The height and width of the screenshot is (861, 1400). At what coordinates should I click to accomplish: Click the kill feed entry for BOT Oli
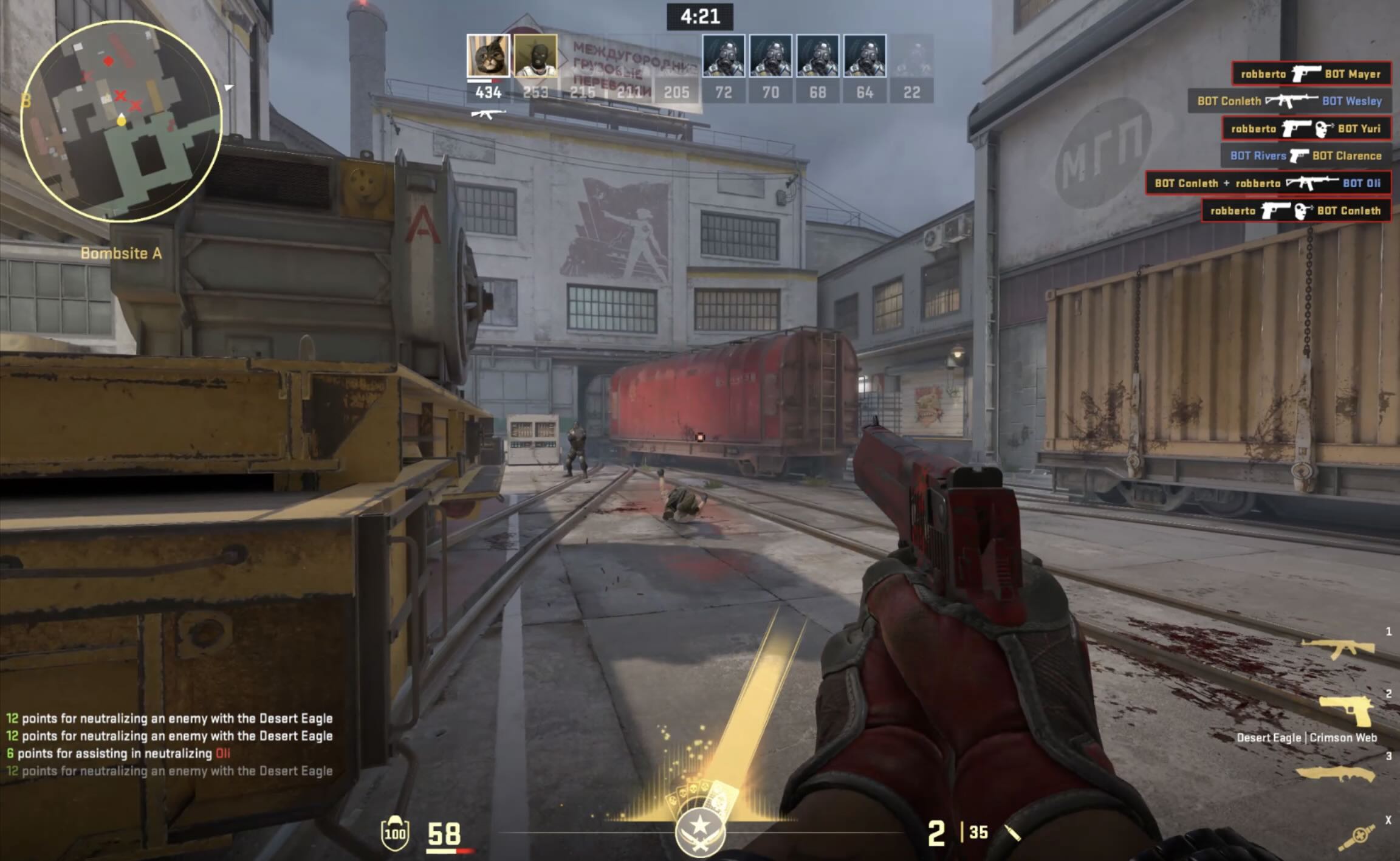coord(1268,184)
